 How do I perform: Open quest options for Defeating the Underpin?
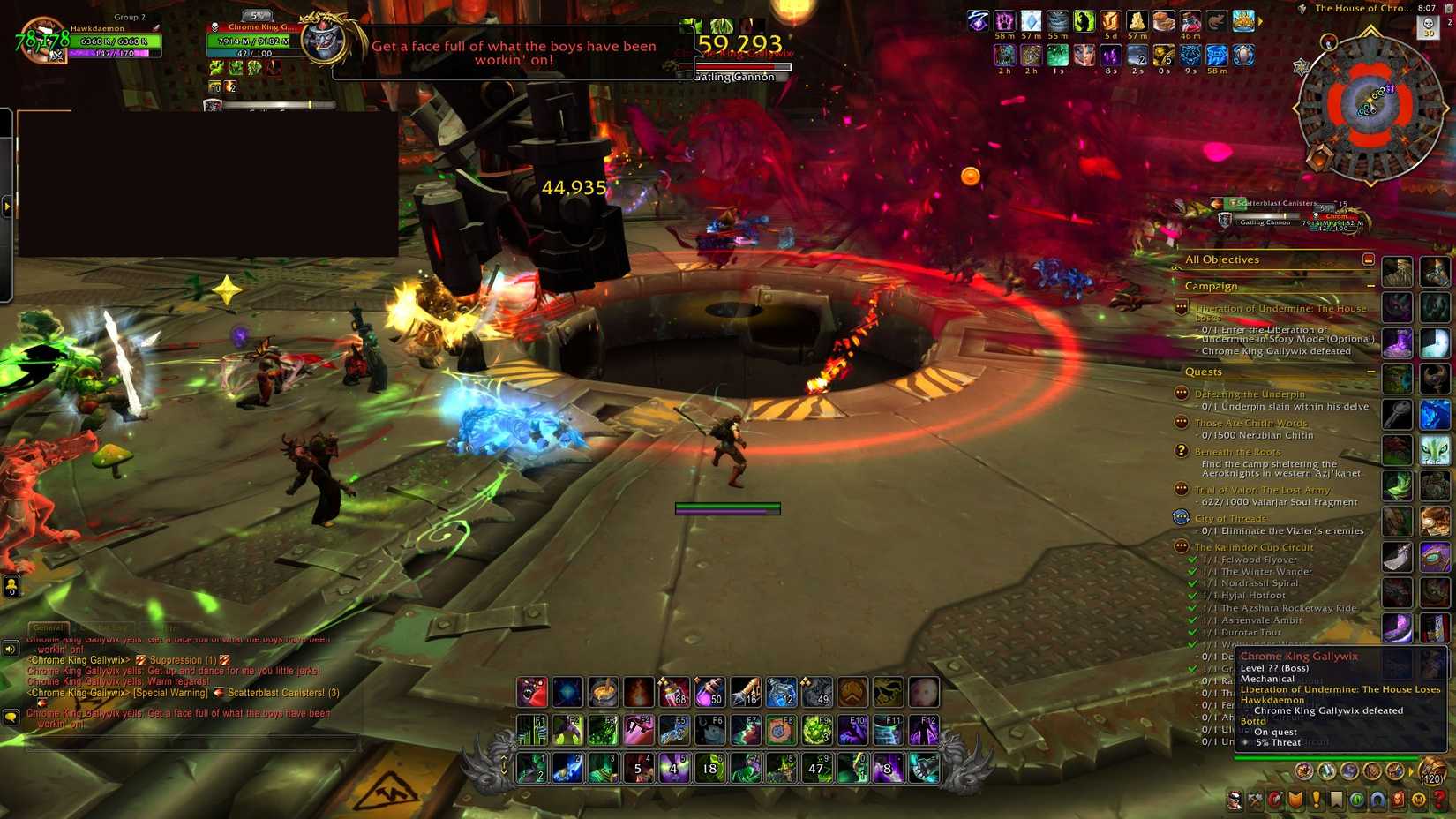click(1180, 394)
